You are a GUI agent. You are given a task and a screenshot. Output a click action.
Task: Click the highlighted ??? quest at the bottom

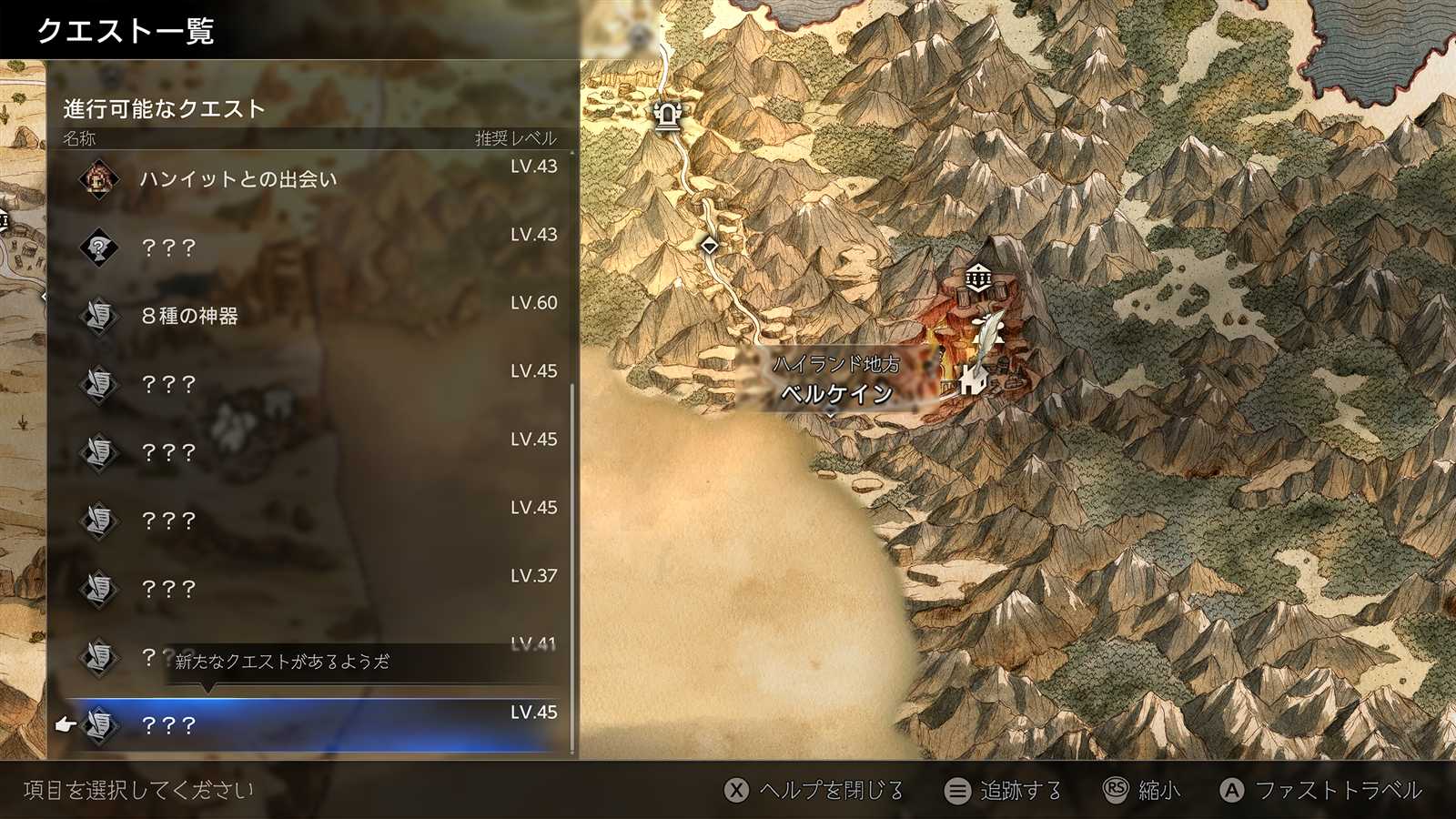[x=309, y=724]
